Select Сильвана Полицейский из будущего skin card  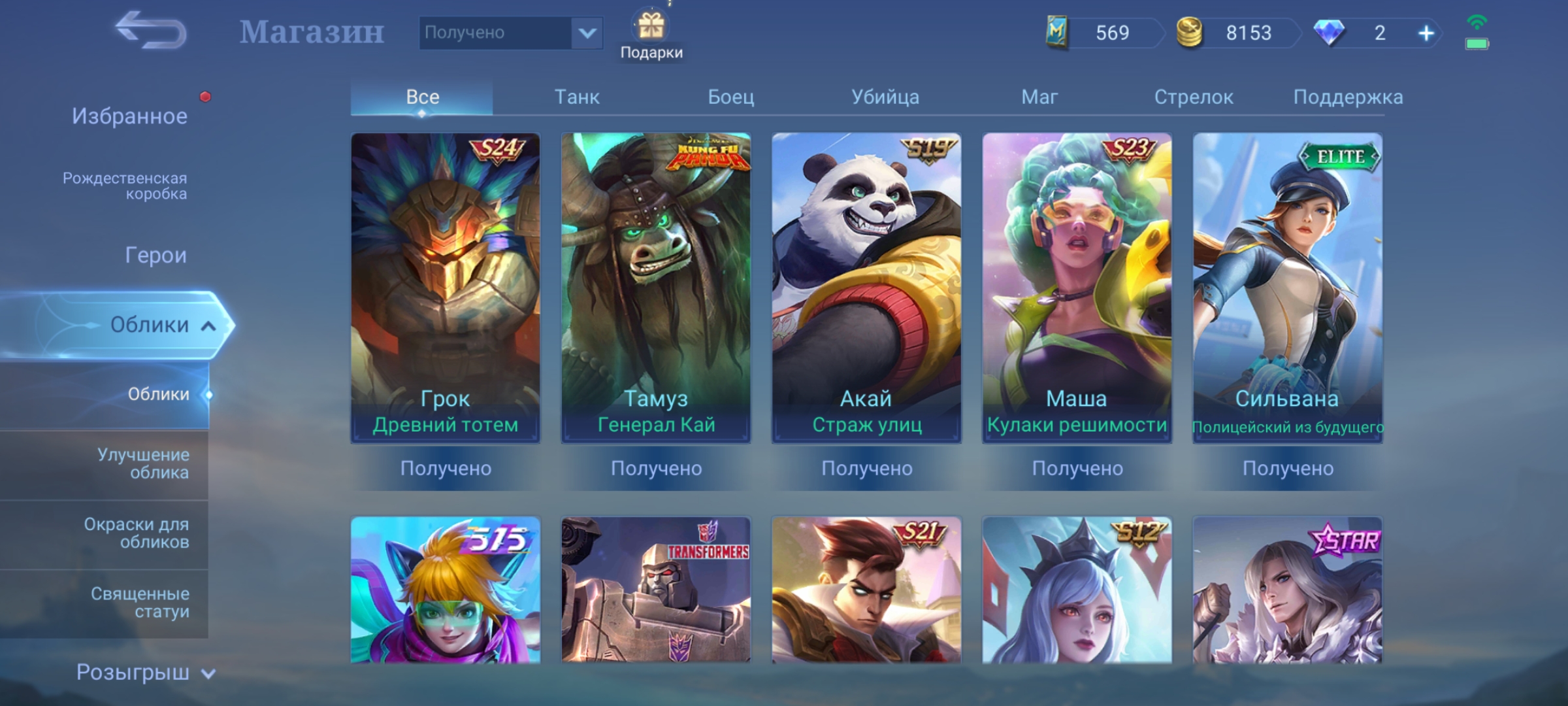pos(1287,288)
